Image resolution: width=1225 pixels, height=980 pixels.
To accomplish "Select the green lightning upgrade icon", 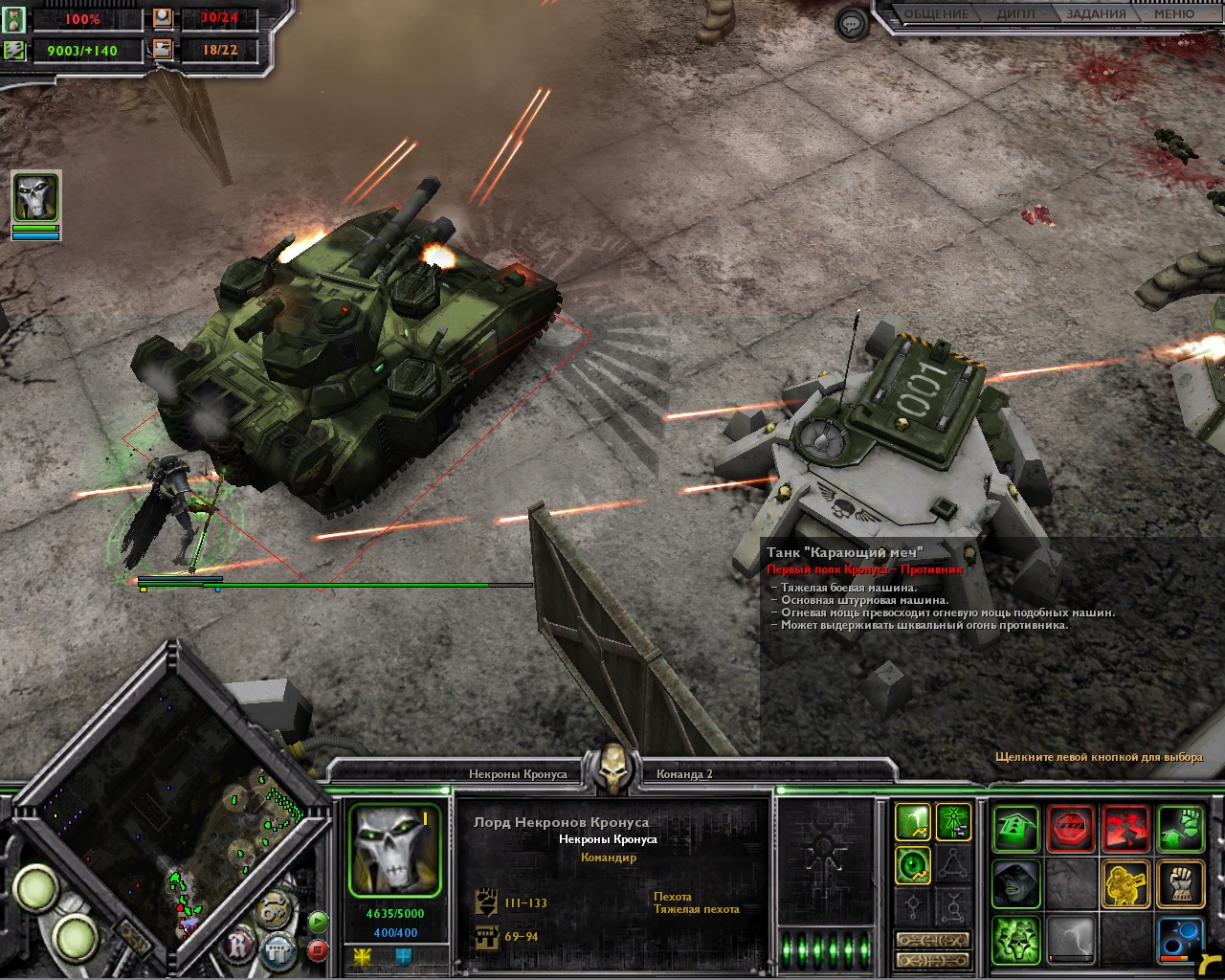I will click(x=913, y=822).
